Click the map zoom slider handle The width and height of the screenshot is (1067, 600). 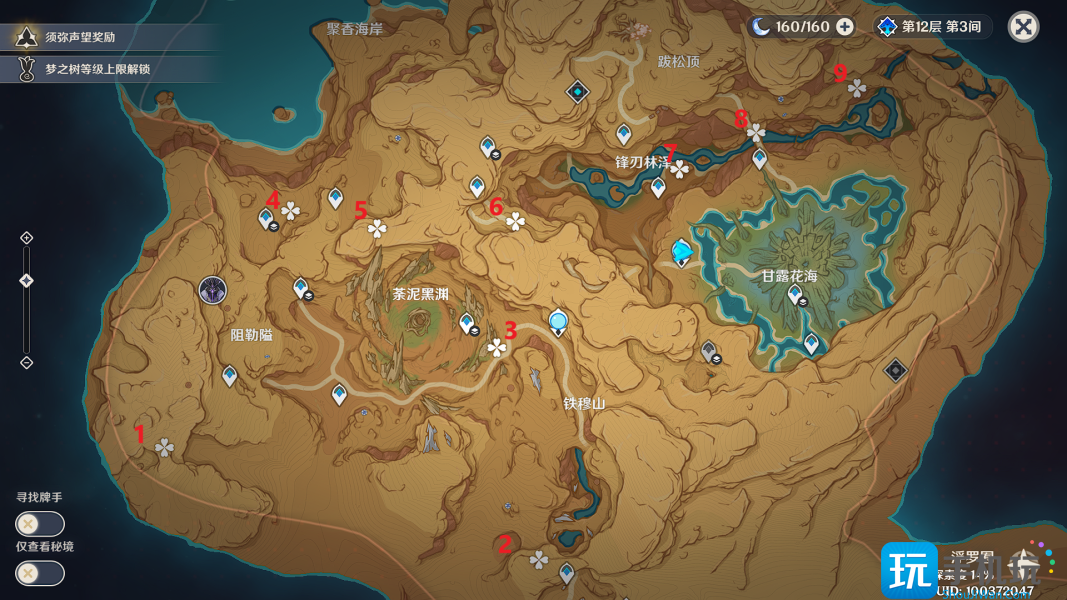[27, 281]
